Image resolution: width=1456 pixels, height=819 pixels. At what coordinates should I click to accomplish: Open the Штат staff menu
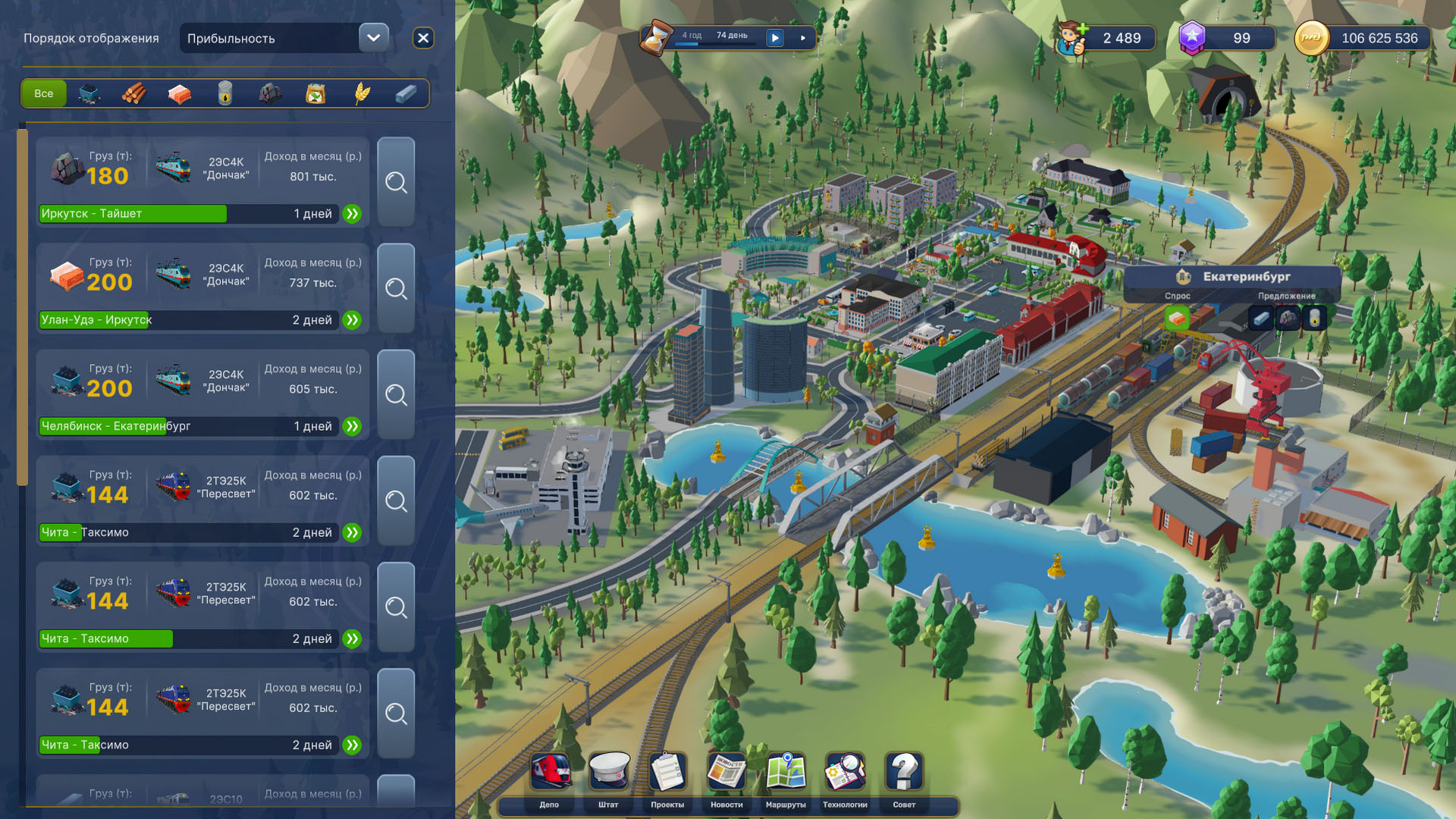tap(609, 777)
